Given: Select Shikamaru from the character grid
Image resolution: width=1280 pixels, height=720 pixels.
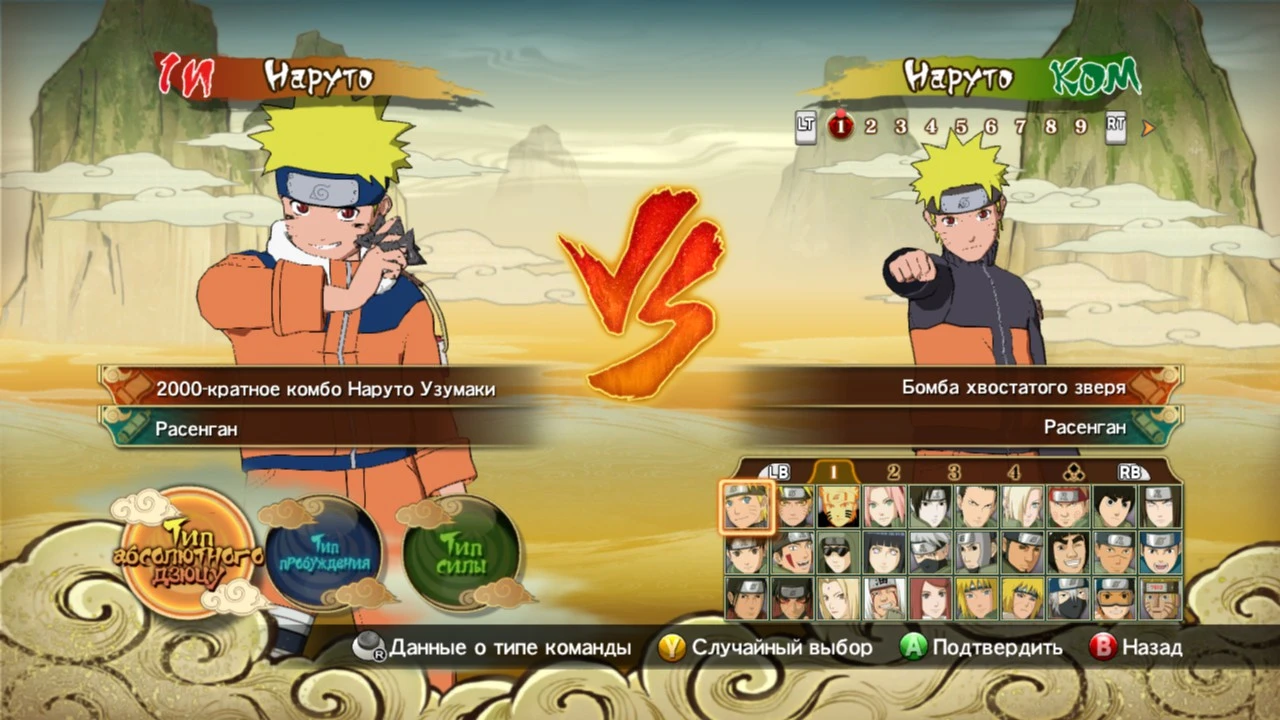Looking at the screenshot, I should point(977,505).
